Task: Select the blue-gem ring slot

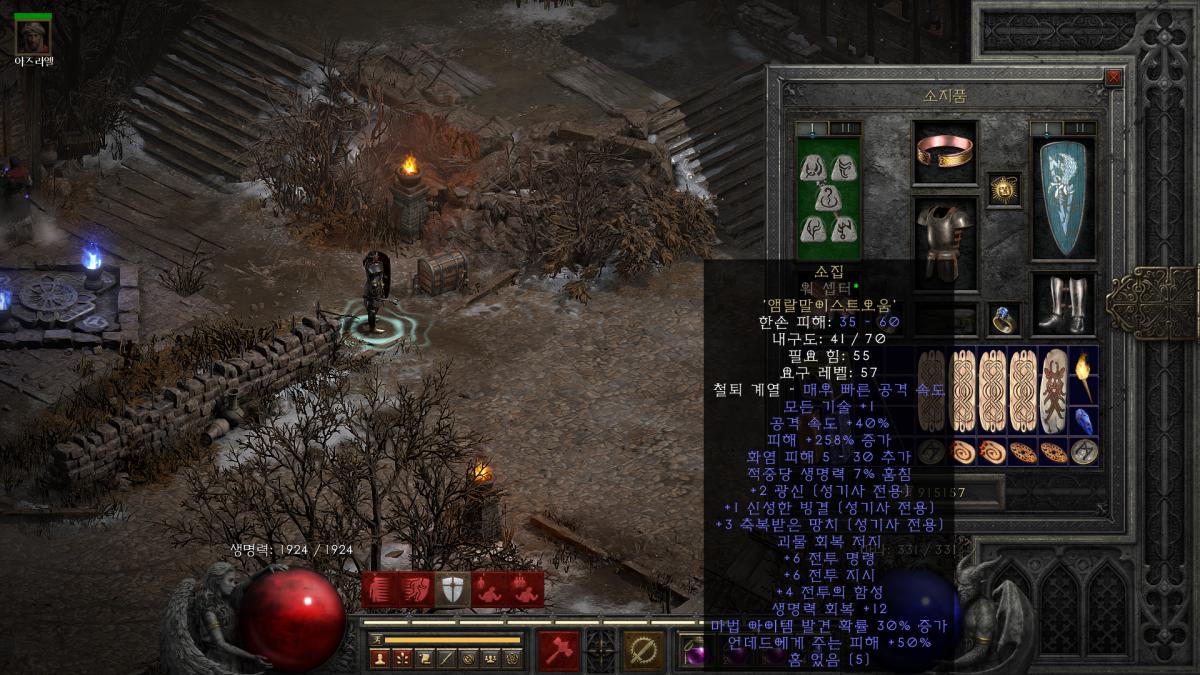Action: (x=1004, y=319)
